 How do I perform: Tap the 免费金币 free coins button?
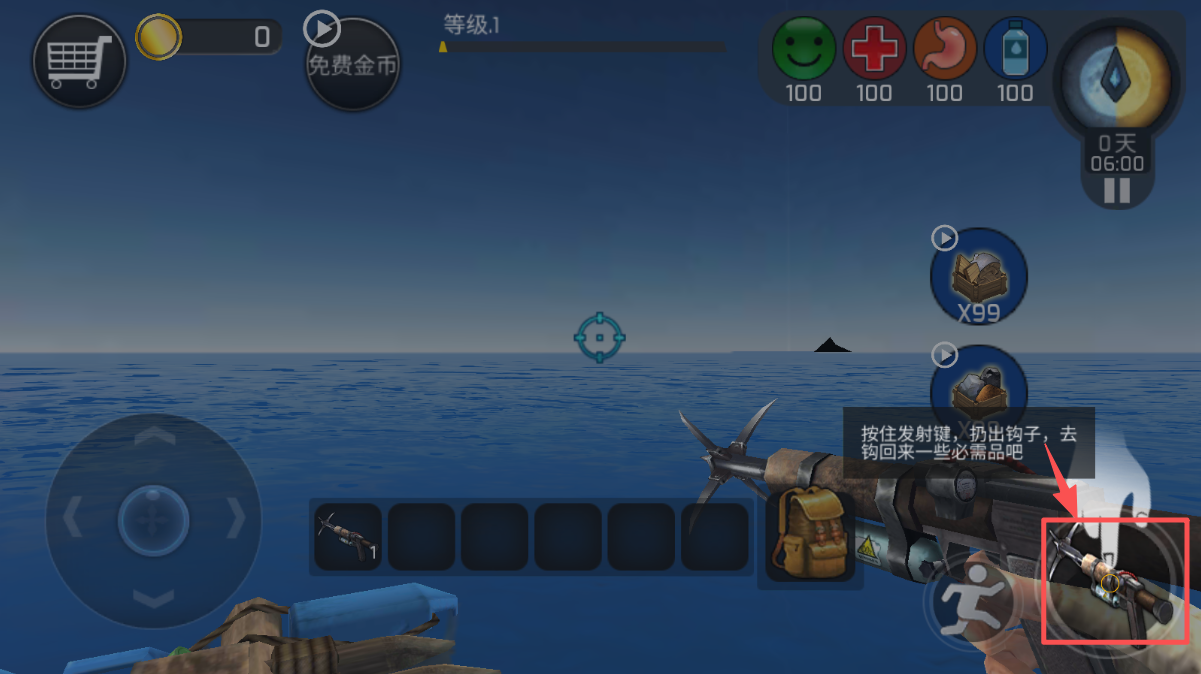(x=352, y=65)
